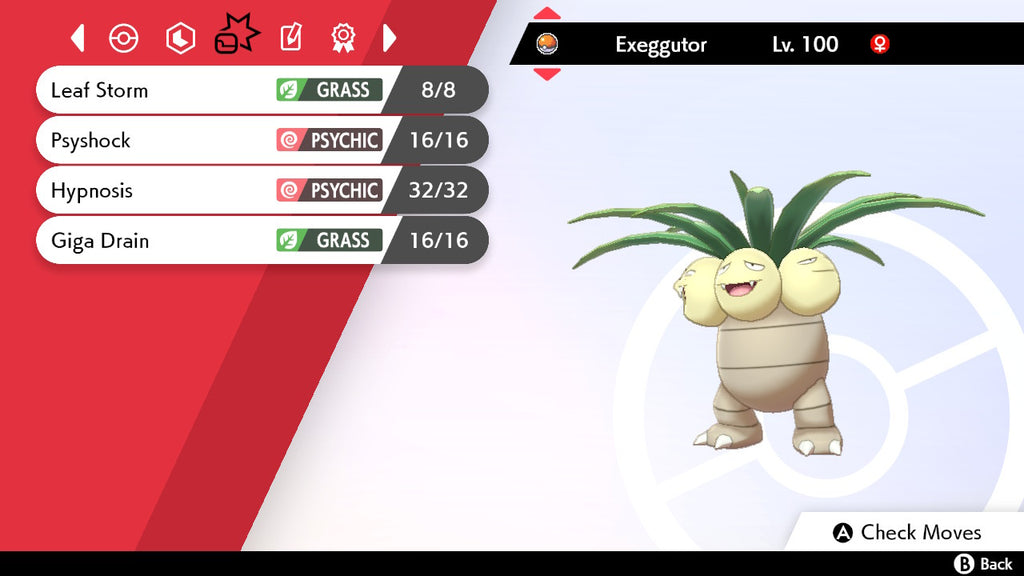
Task: Go Back from the summary screen
Action: 984,564
